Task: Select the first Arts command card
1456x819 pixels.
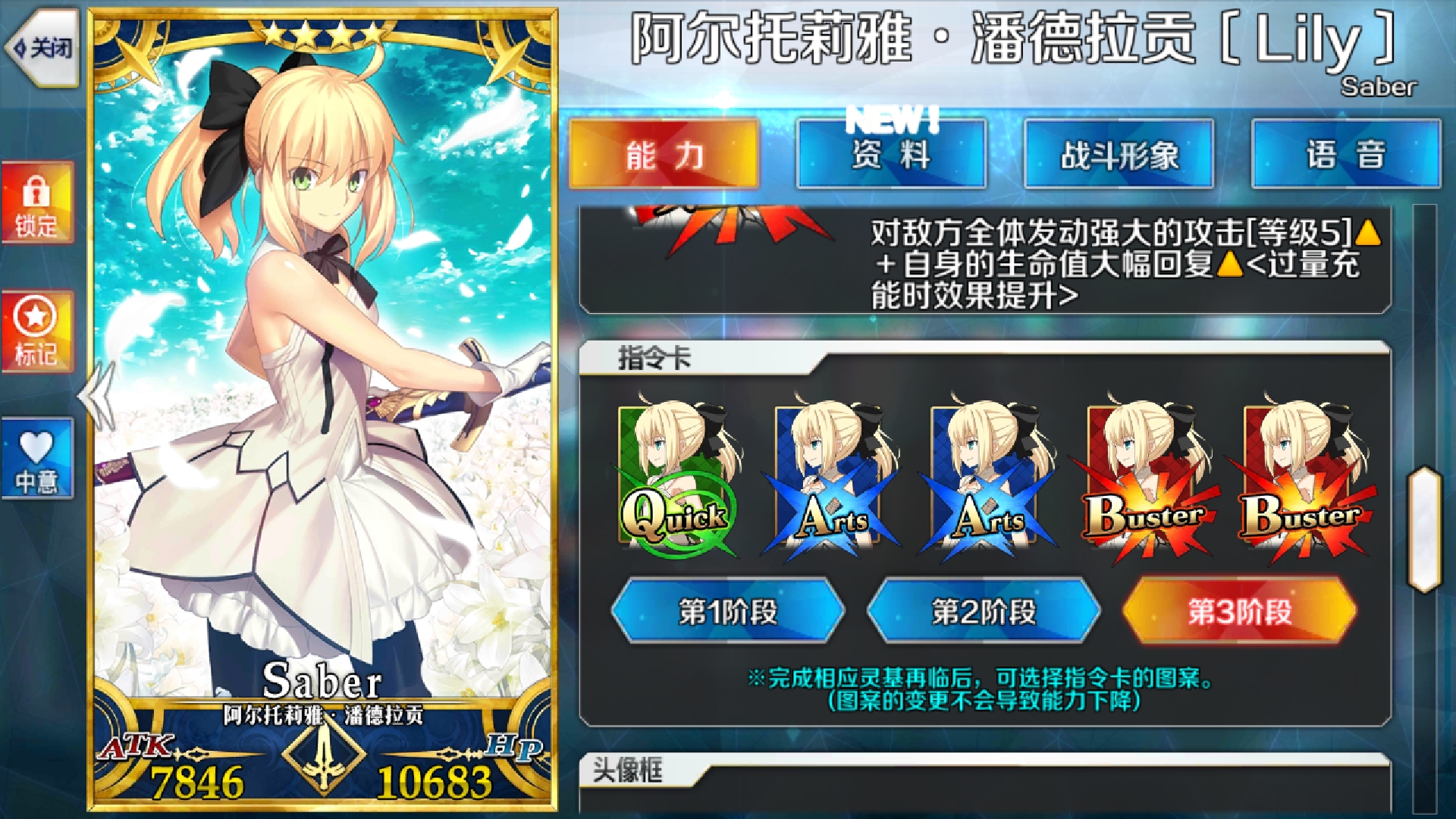Action: click(827, 470)
